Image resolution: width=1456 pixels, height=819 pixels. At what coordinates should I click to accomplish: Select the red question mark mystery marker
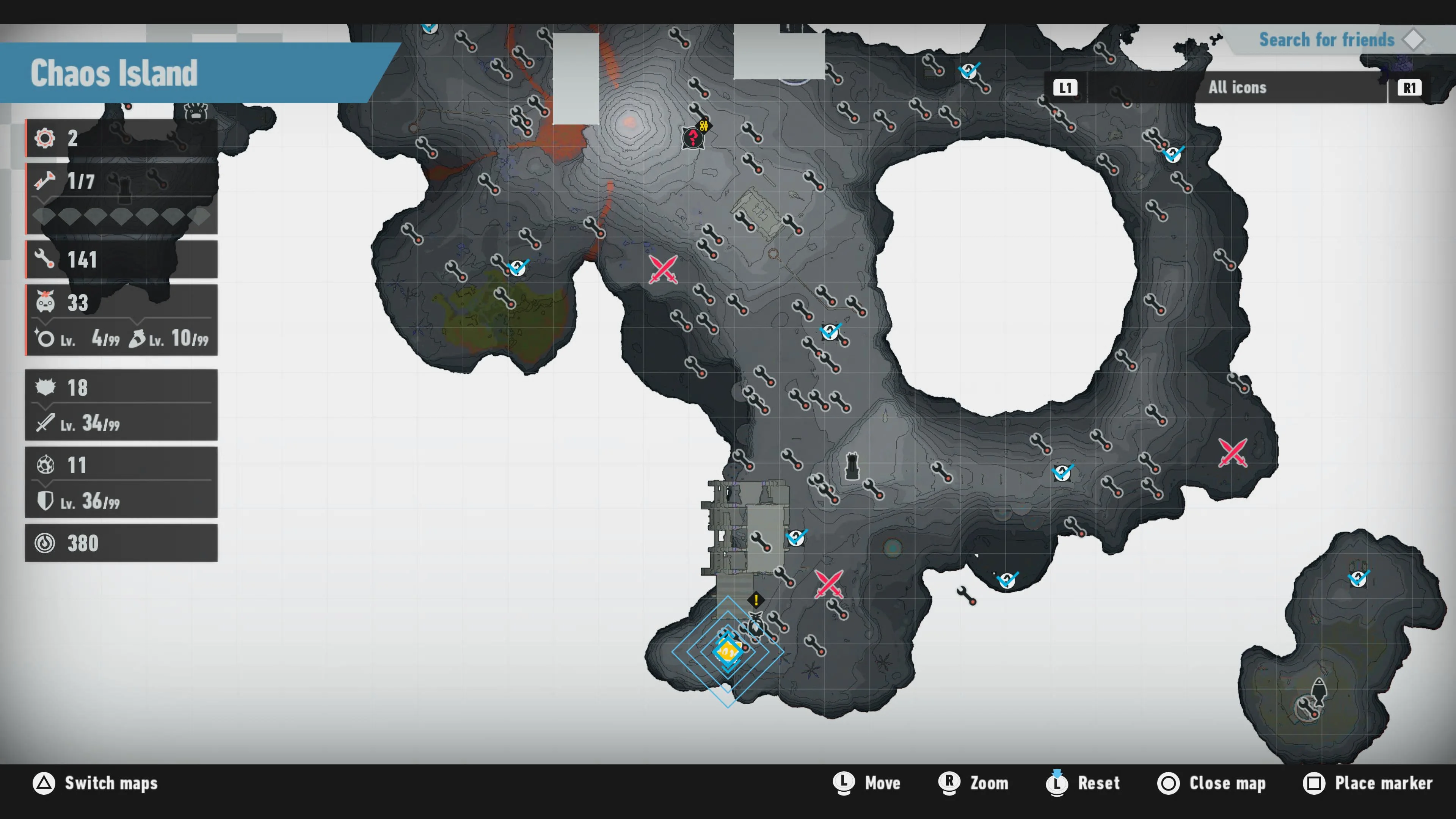point(693,137)
